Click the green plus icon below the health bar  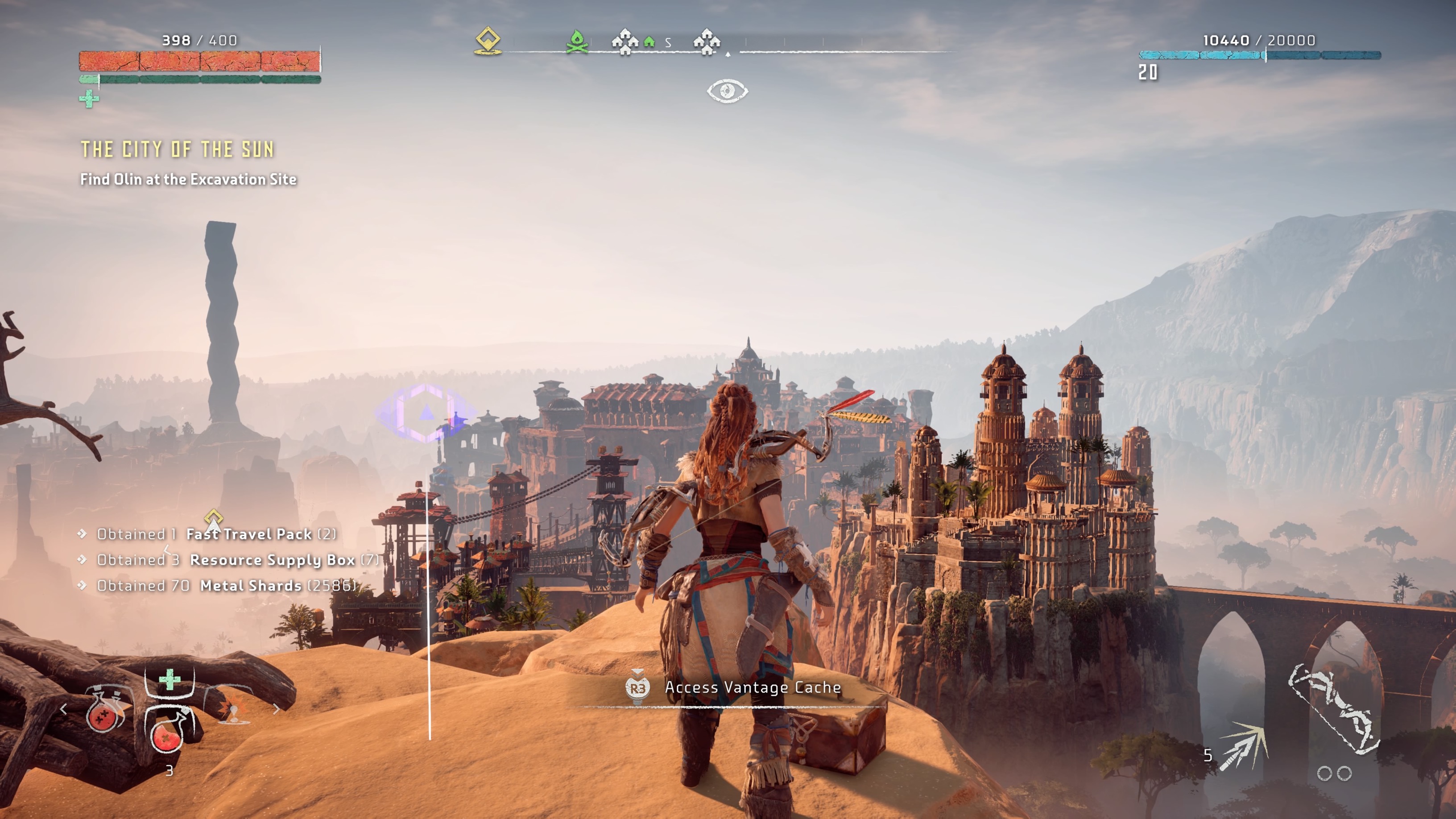click(89, 99)
